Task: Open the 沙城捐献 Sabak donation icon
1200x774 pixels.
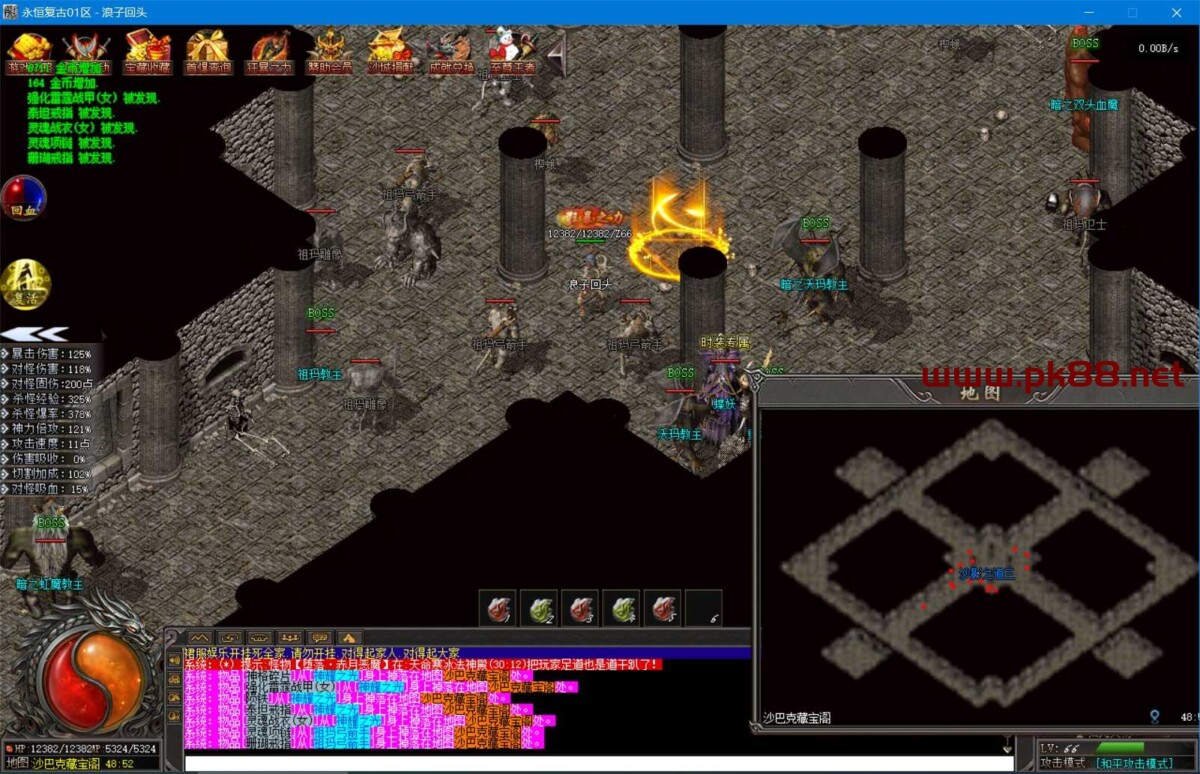Action: tap(390, 50)
